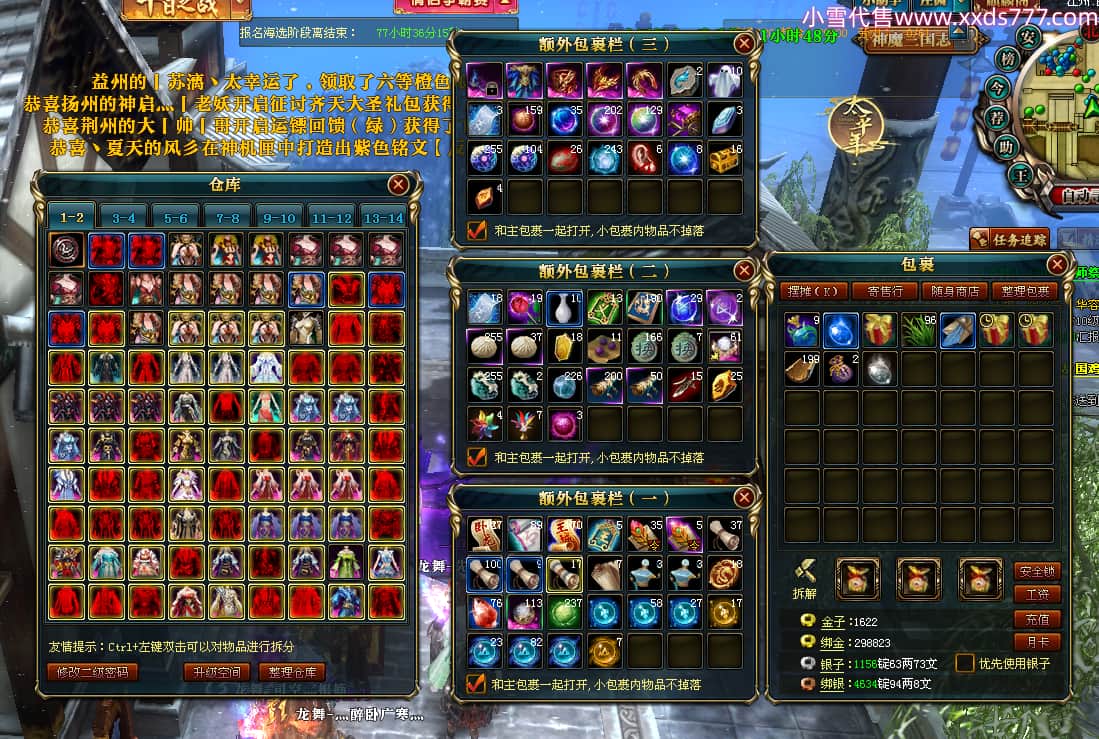Upgrade warehouse space with 升级空间

pyautogui.click(x=215, y=672)
